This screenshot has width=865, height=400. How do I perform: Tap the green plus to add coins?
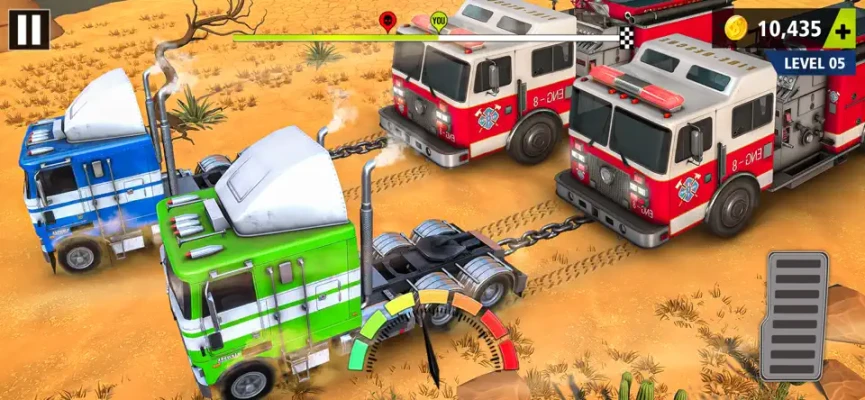(841, 30)
